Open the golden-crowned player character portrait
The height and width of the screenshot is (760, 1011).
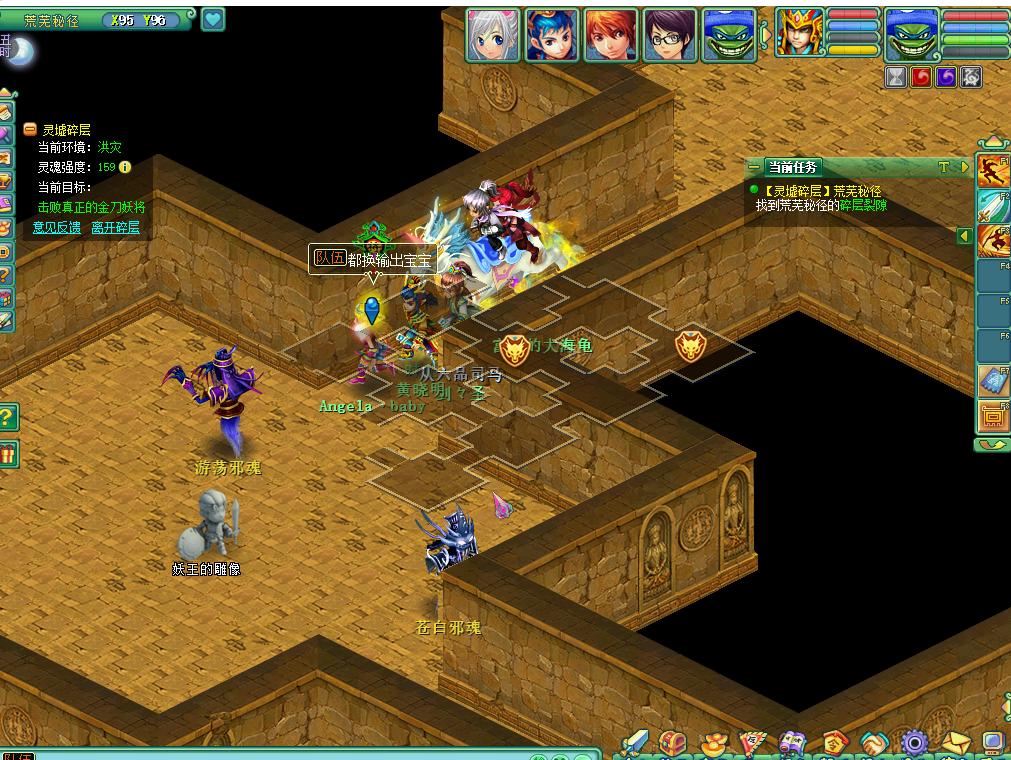800,33
